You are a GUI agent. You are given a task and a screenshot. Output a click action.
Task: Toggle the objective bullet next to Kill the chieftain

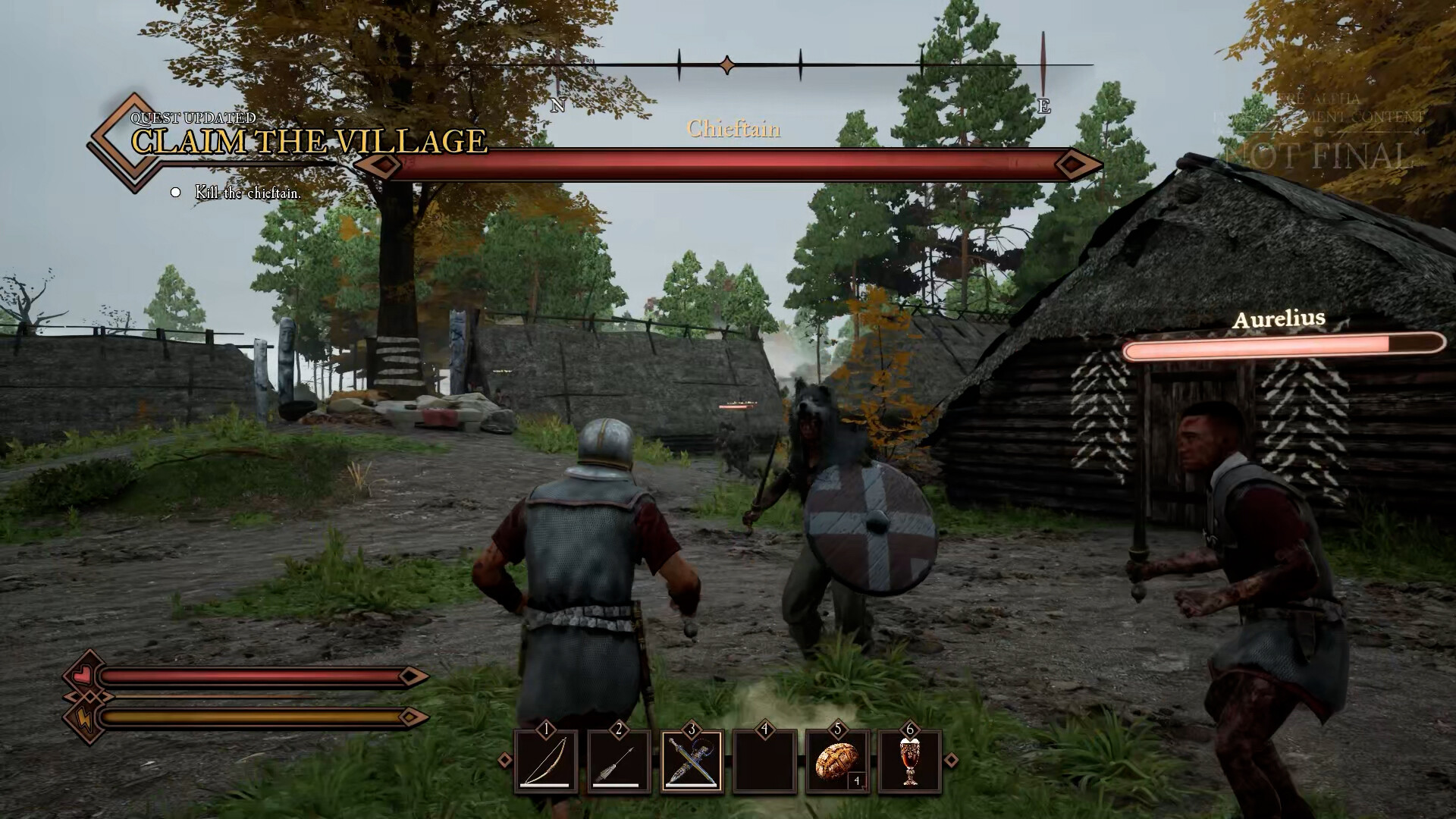[175, 193]
